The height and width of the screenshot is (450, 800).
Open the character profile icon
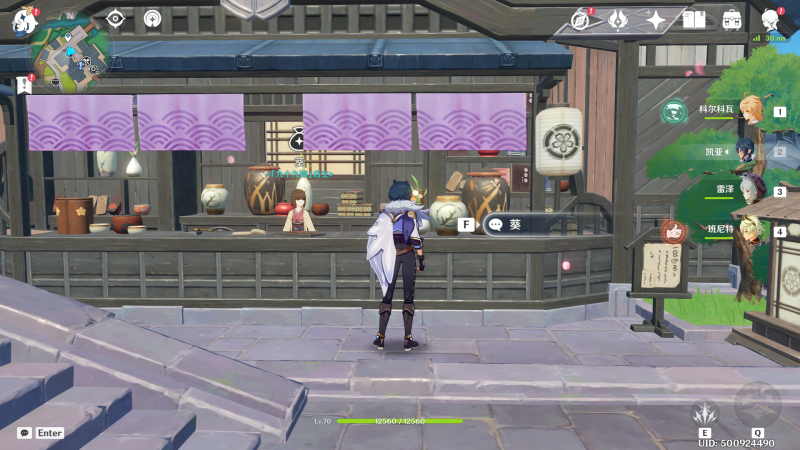click(x=771, y=19)
